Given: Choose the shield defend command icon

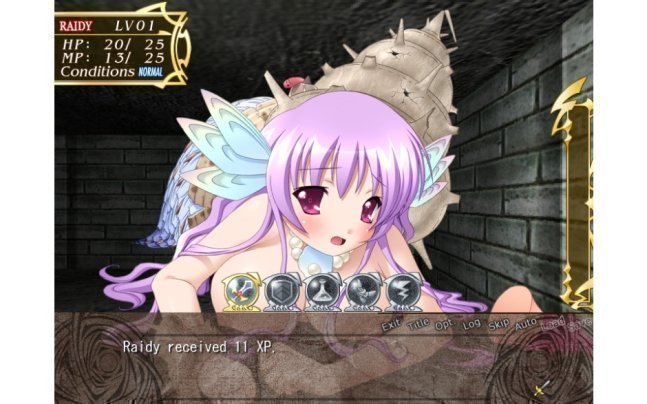Looking at the screenshot, I should coord(282,290).
